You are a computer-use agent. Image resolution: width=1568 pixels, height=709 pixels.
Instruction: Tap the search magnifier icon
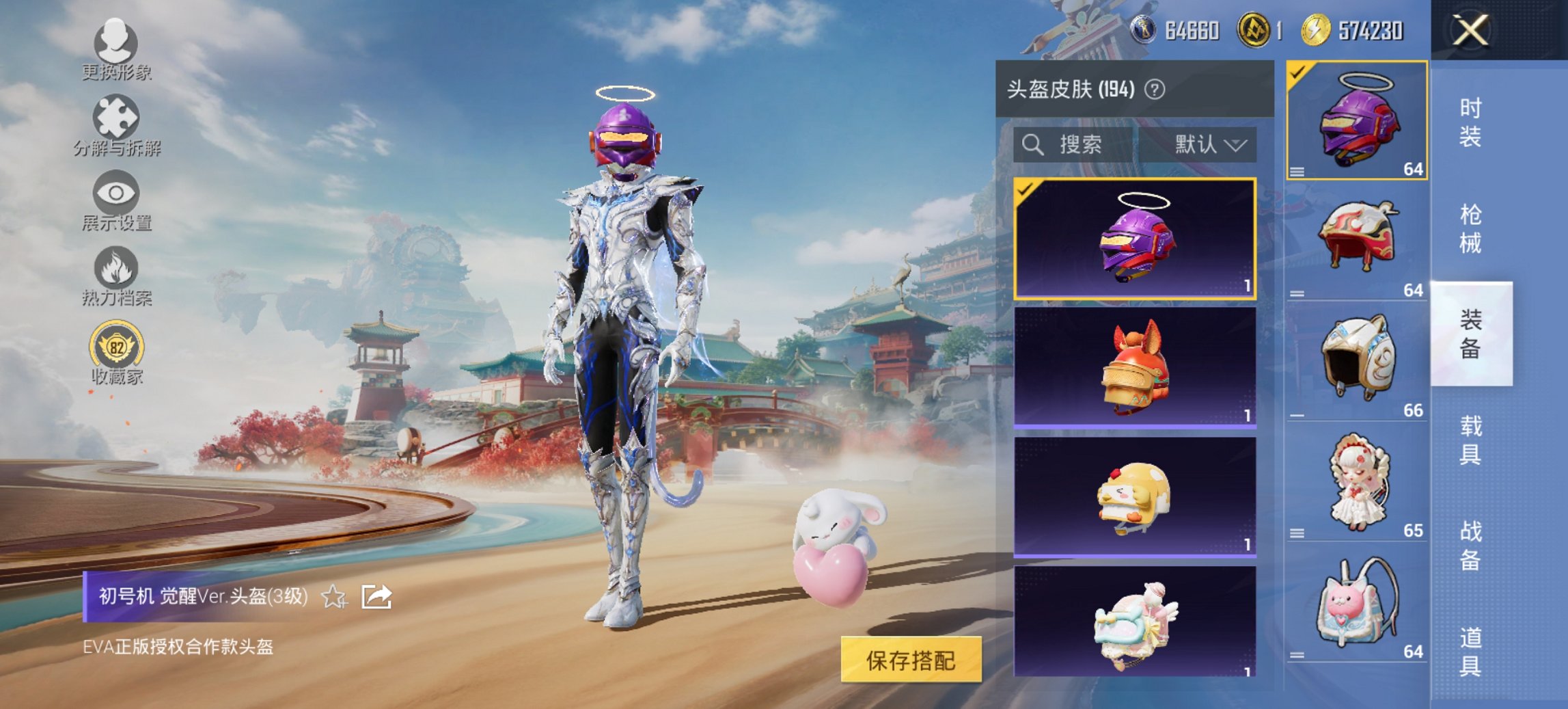(x=1033, y=146)
